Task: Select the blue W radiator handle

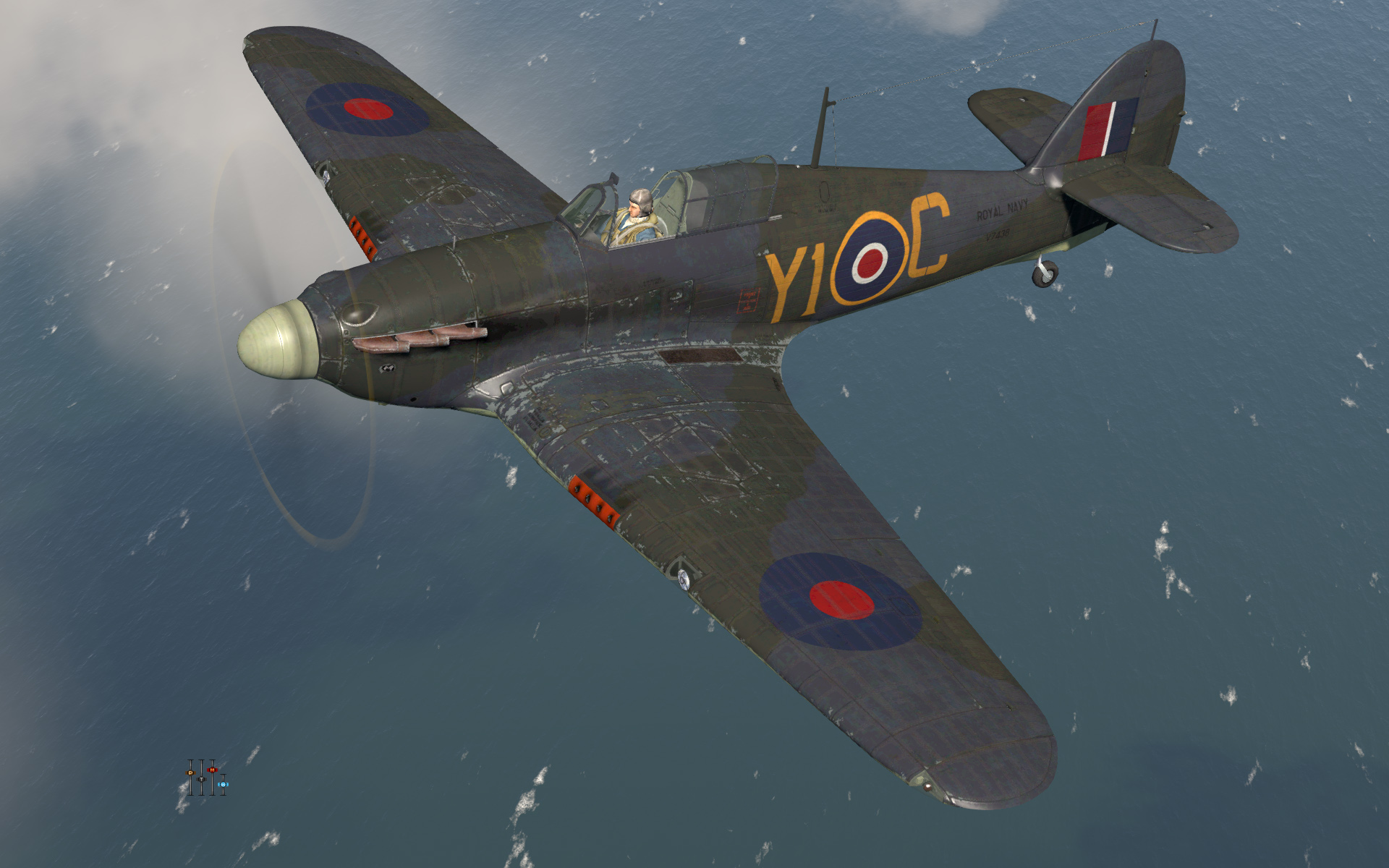Action: tap(223, 784)
